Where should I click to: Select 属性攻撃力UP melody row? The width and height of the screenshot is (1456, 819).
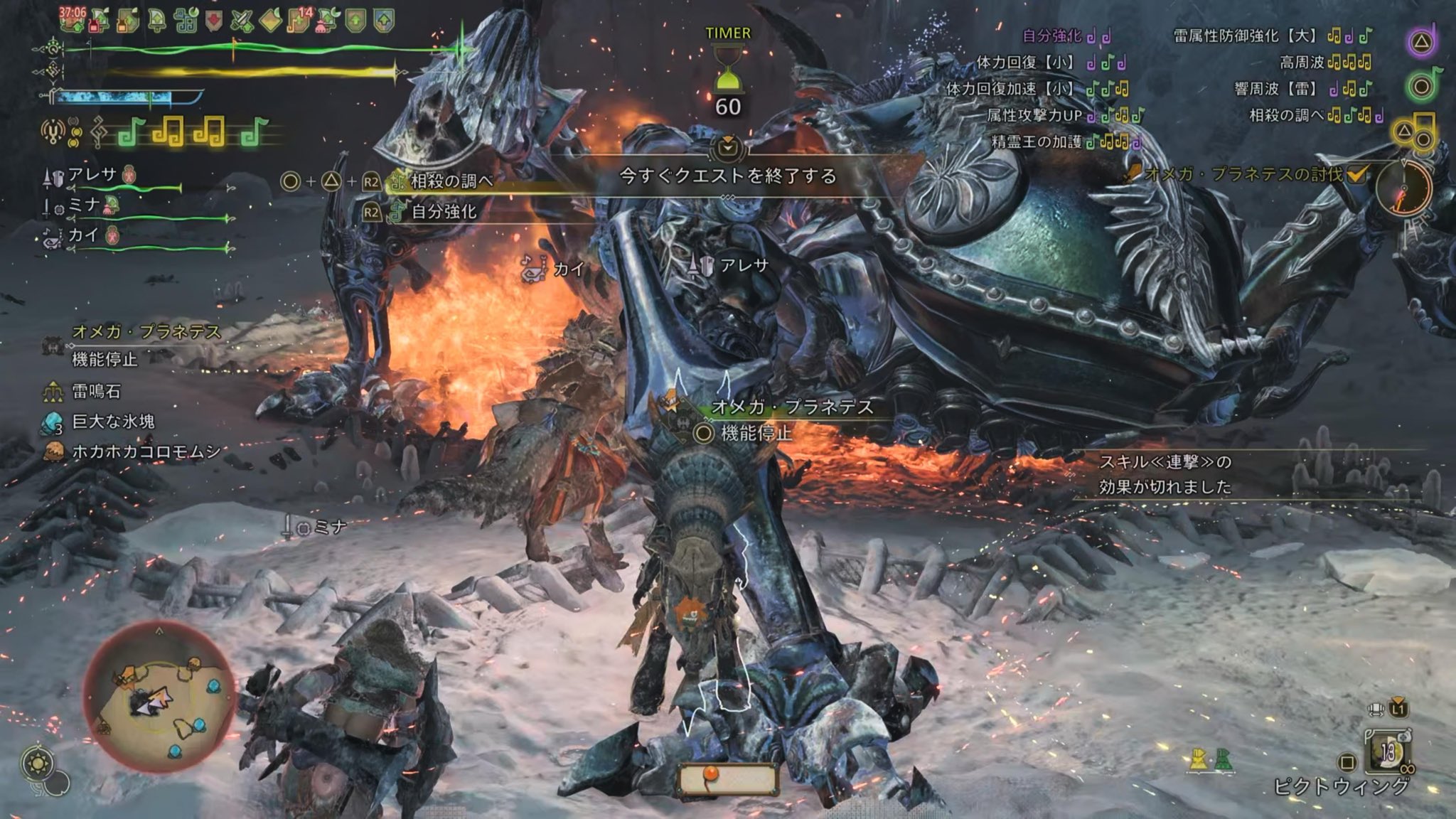coord(1034,115)
